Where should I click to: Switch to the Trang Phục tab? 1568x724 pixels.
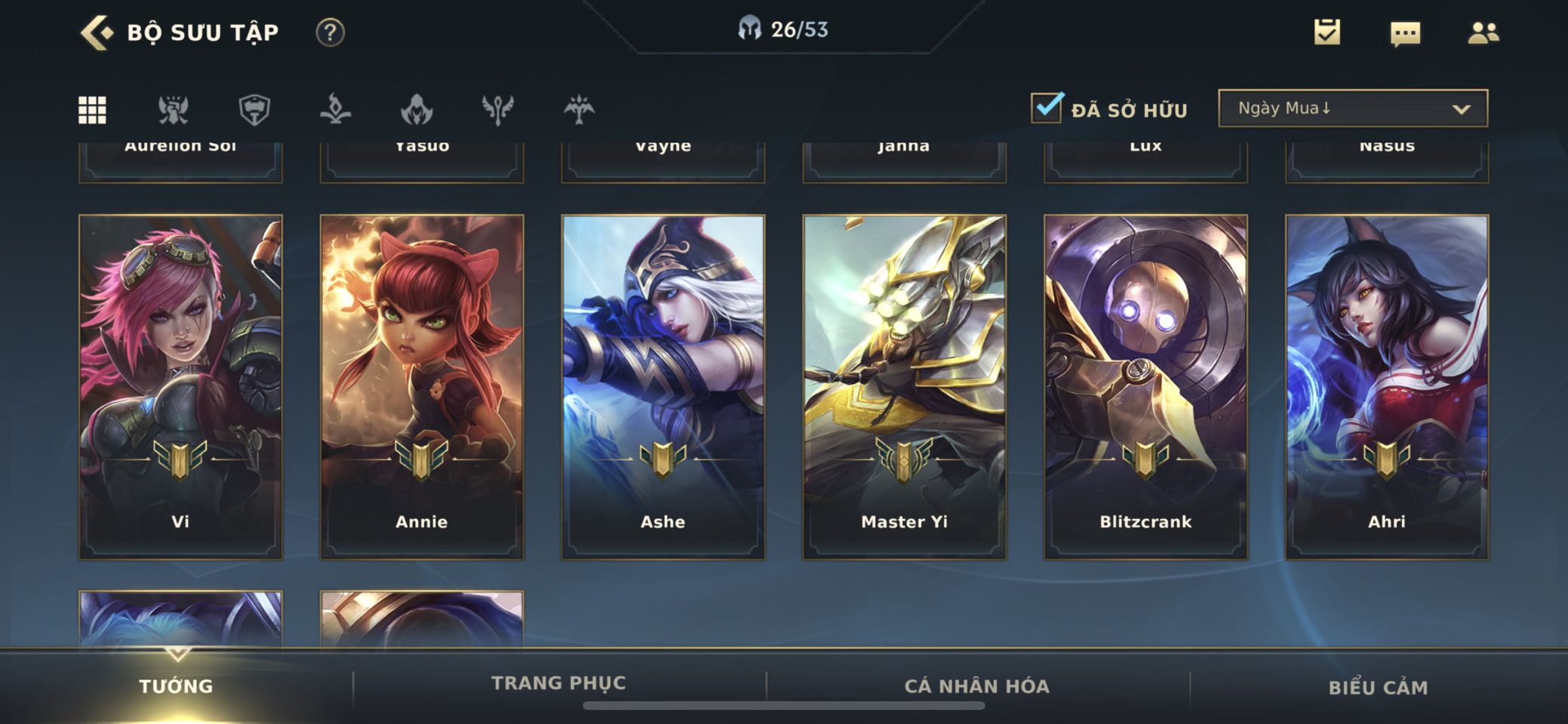pyautogui.click(x=558, y=683)
